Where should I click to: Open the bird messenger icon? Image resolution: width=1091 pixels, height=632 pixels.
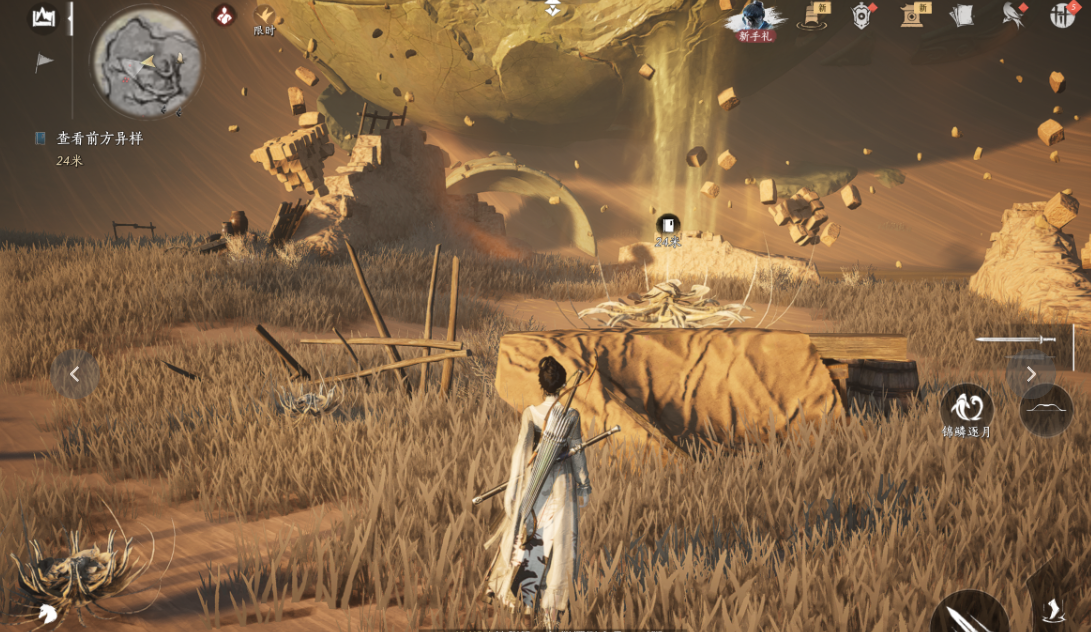pyautogui.click(x=1012, y=15)
